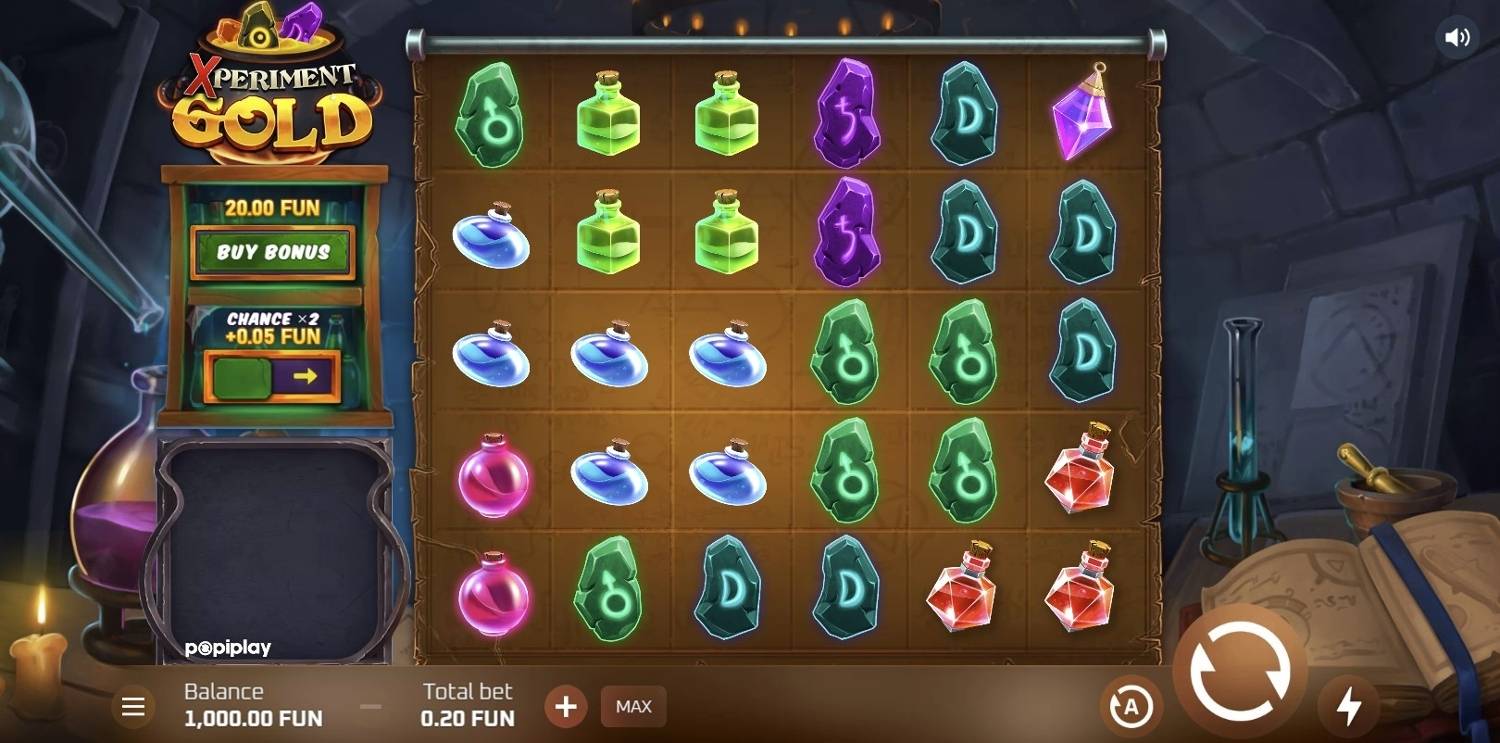
Task: Increase total bet with the plus button
Action: (566, 707)
